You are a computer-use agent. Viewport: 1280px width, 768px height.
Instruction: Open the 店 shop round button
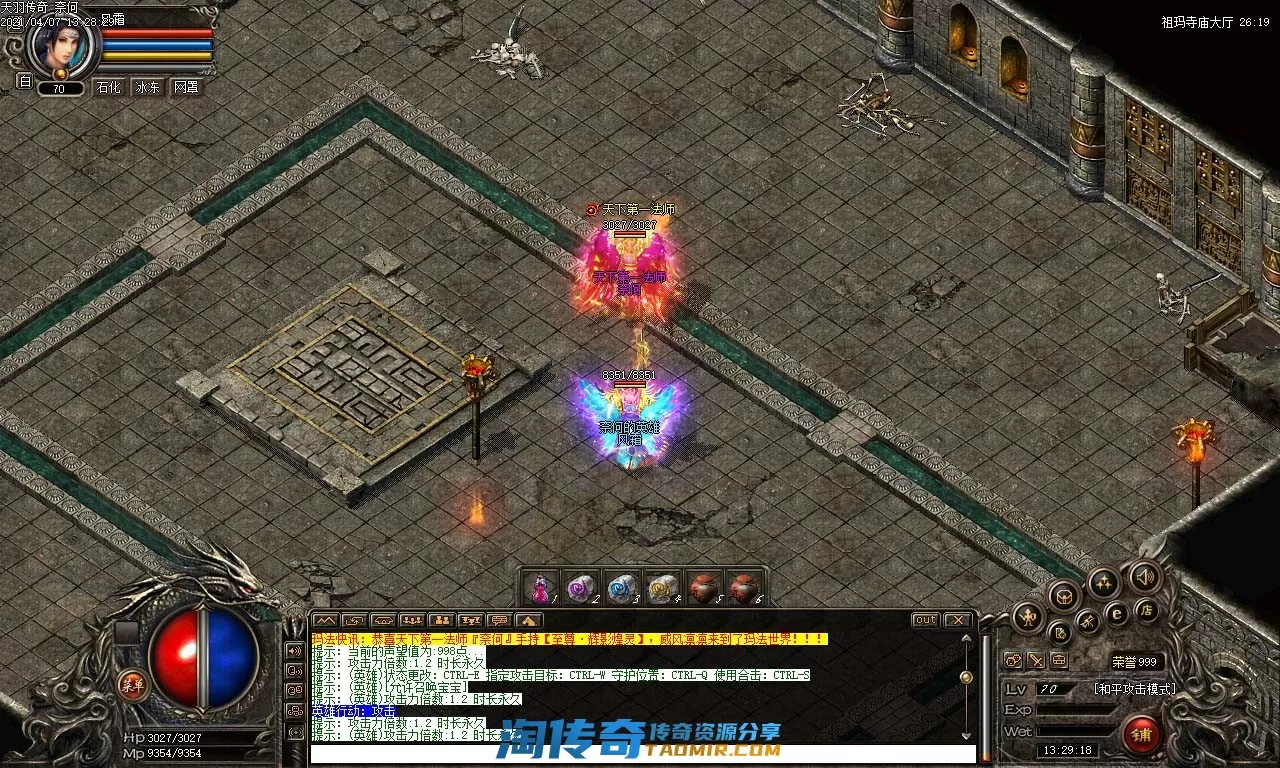tap(1146, 610)
